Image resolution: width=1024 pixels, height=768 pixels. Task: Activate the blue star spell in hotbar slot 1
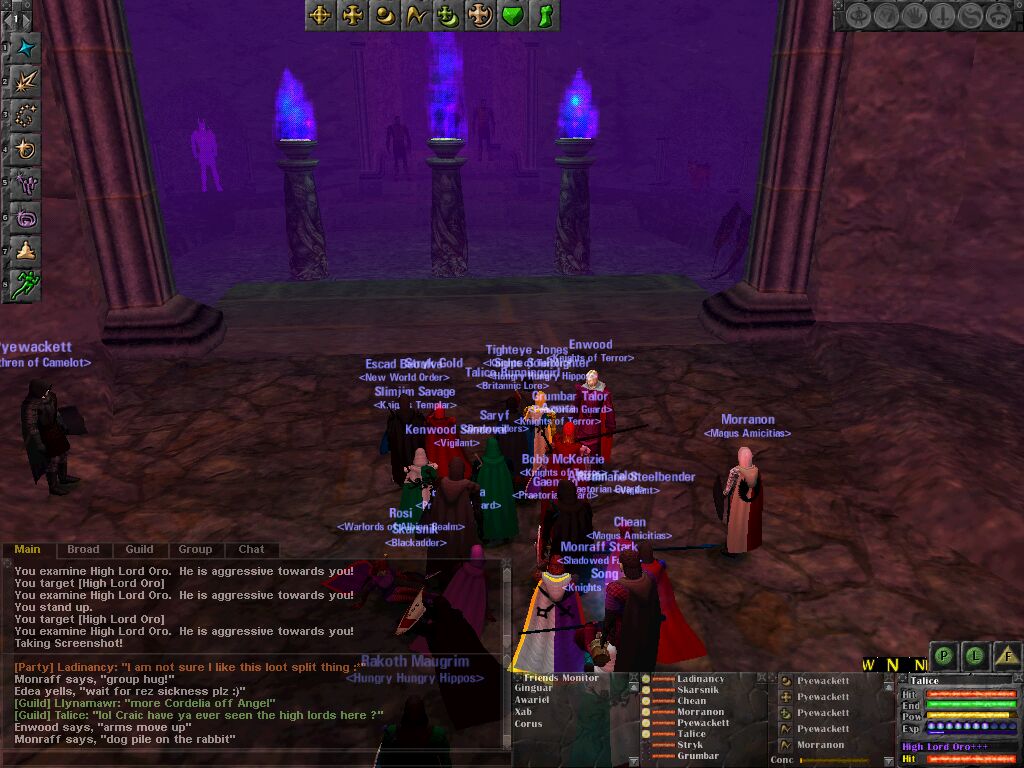25,48
